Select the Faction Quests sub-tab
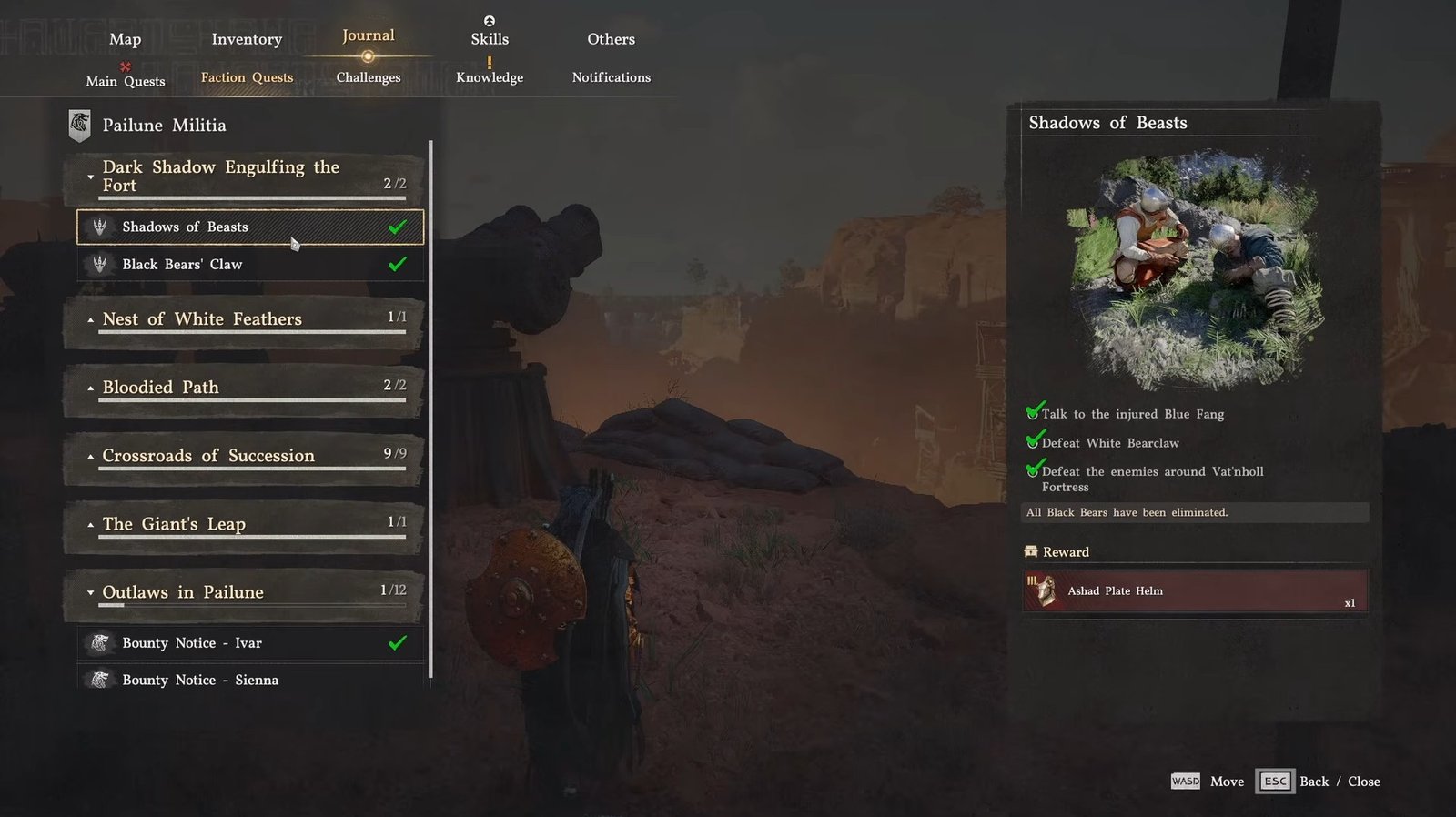Image resolution: width=1456 pixels, height=817 pixels. click(x=247, y=77)
